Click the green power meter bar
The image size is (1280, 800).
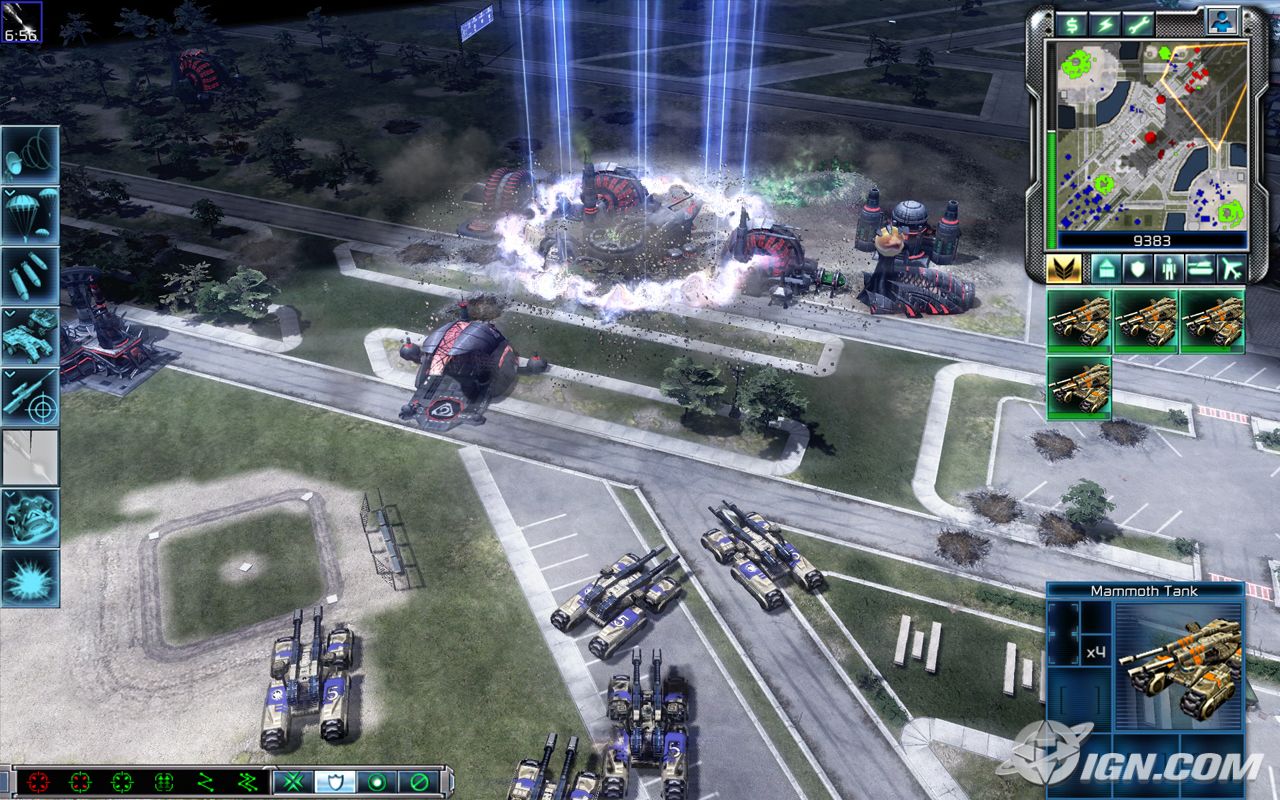(x=1051, y=188)
